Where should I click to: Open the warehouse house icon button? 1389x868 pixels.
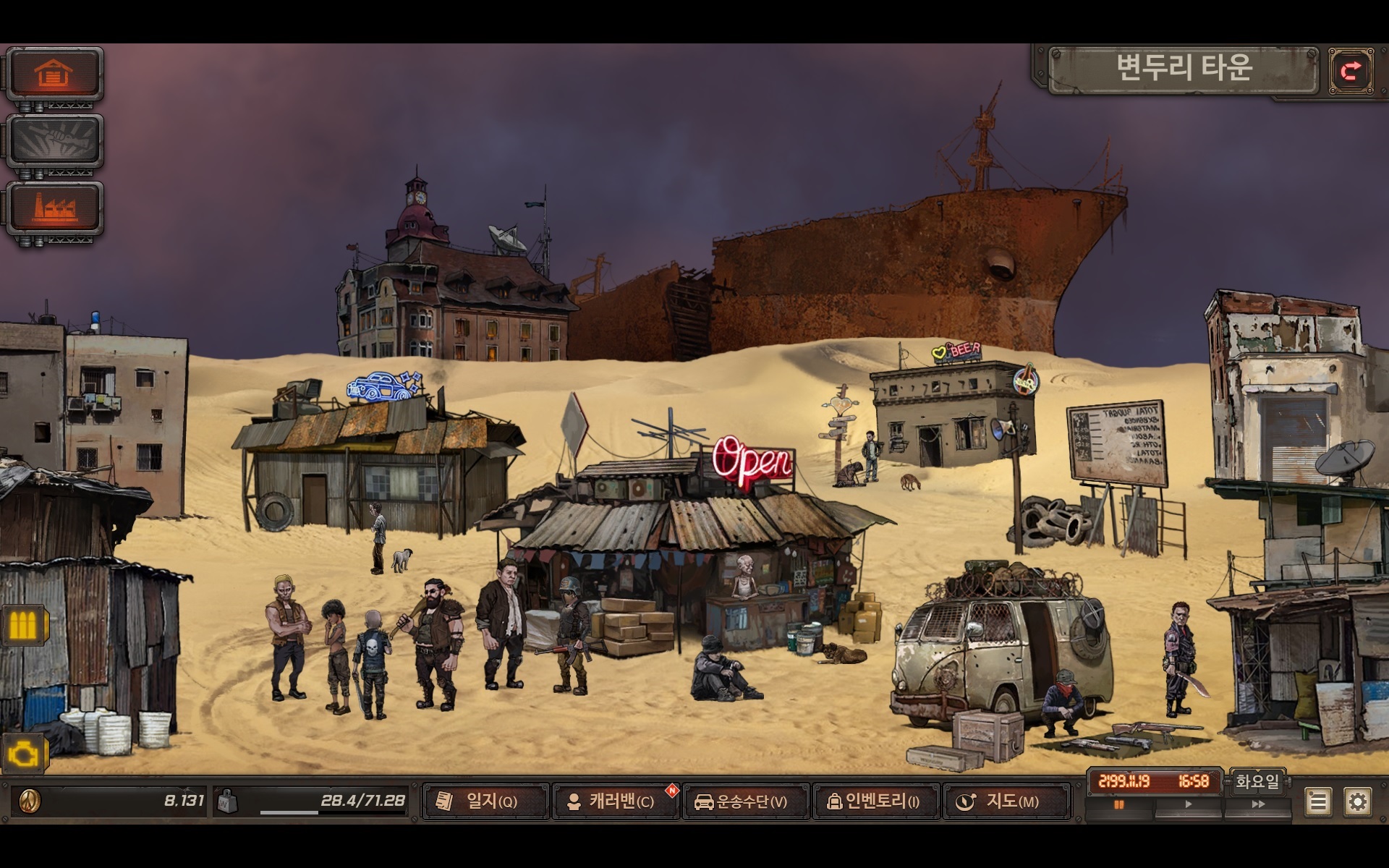click(54, 74)
